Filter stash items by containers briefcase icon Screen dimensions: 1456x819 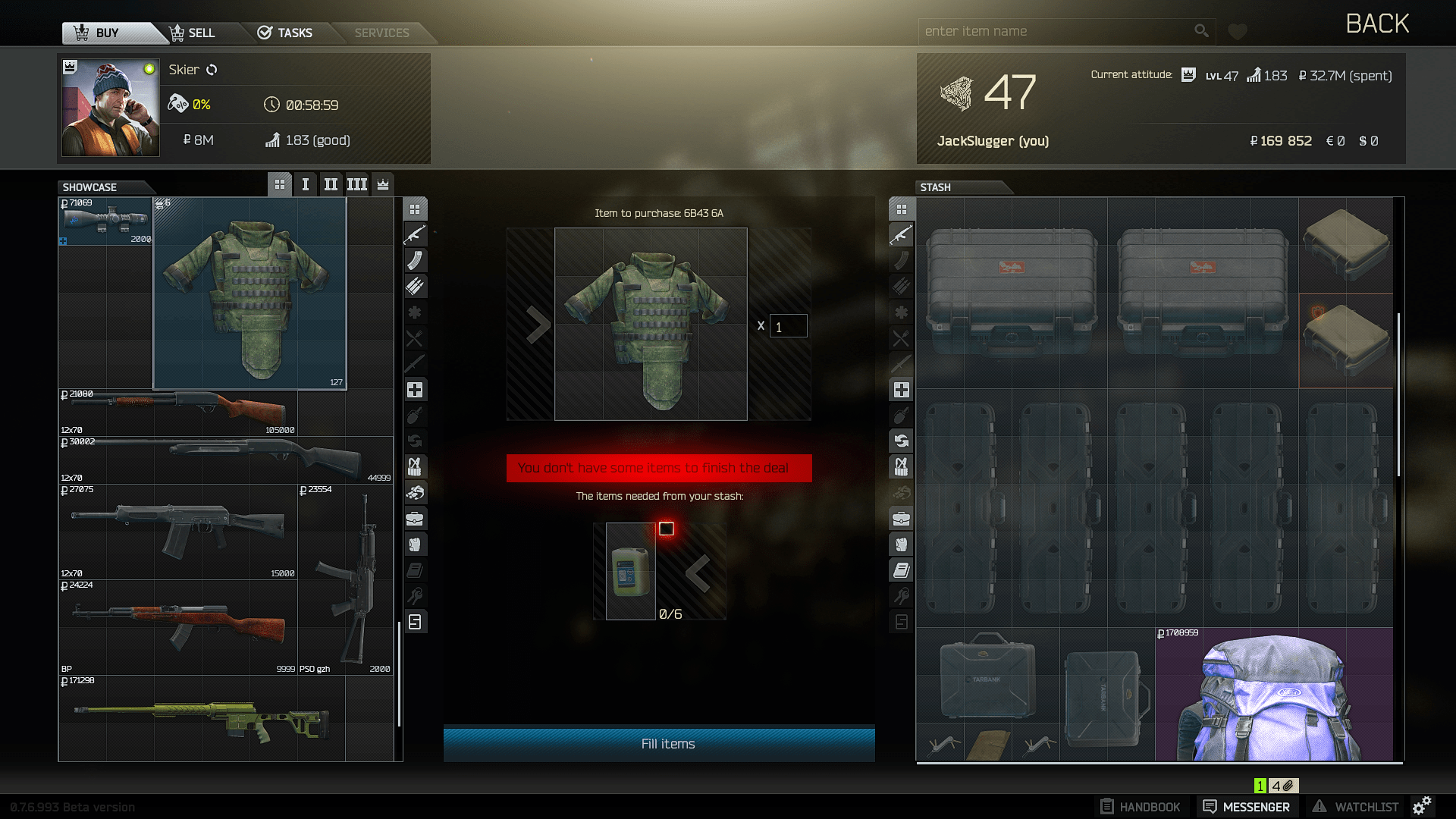point(901,518)
